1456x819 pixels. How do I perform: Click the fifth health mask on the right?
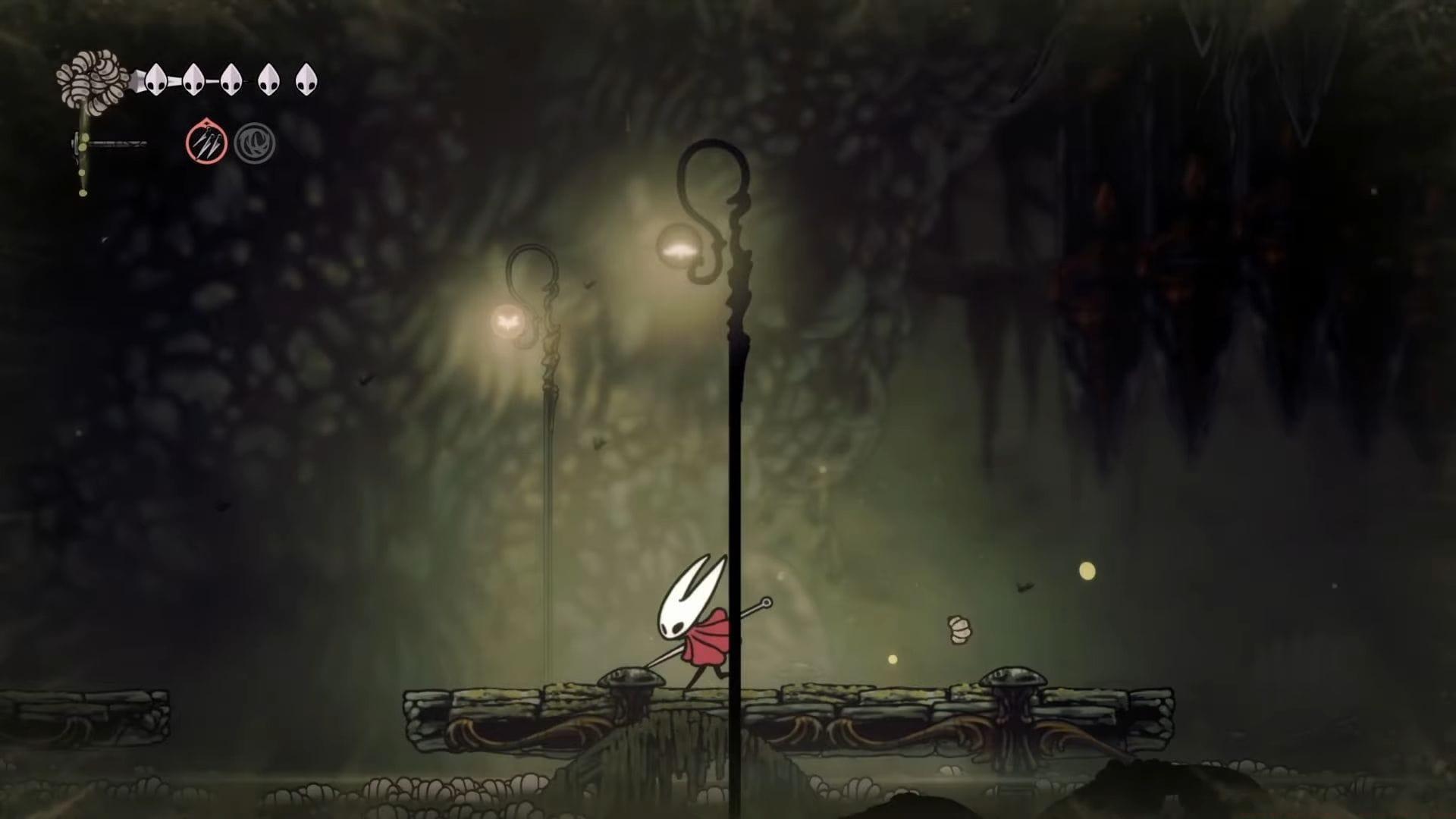[x=306, y=79]
